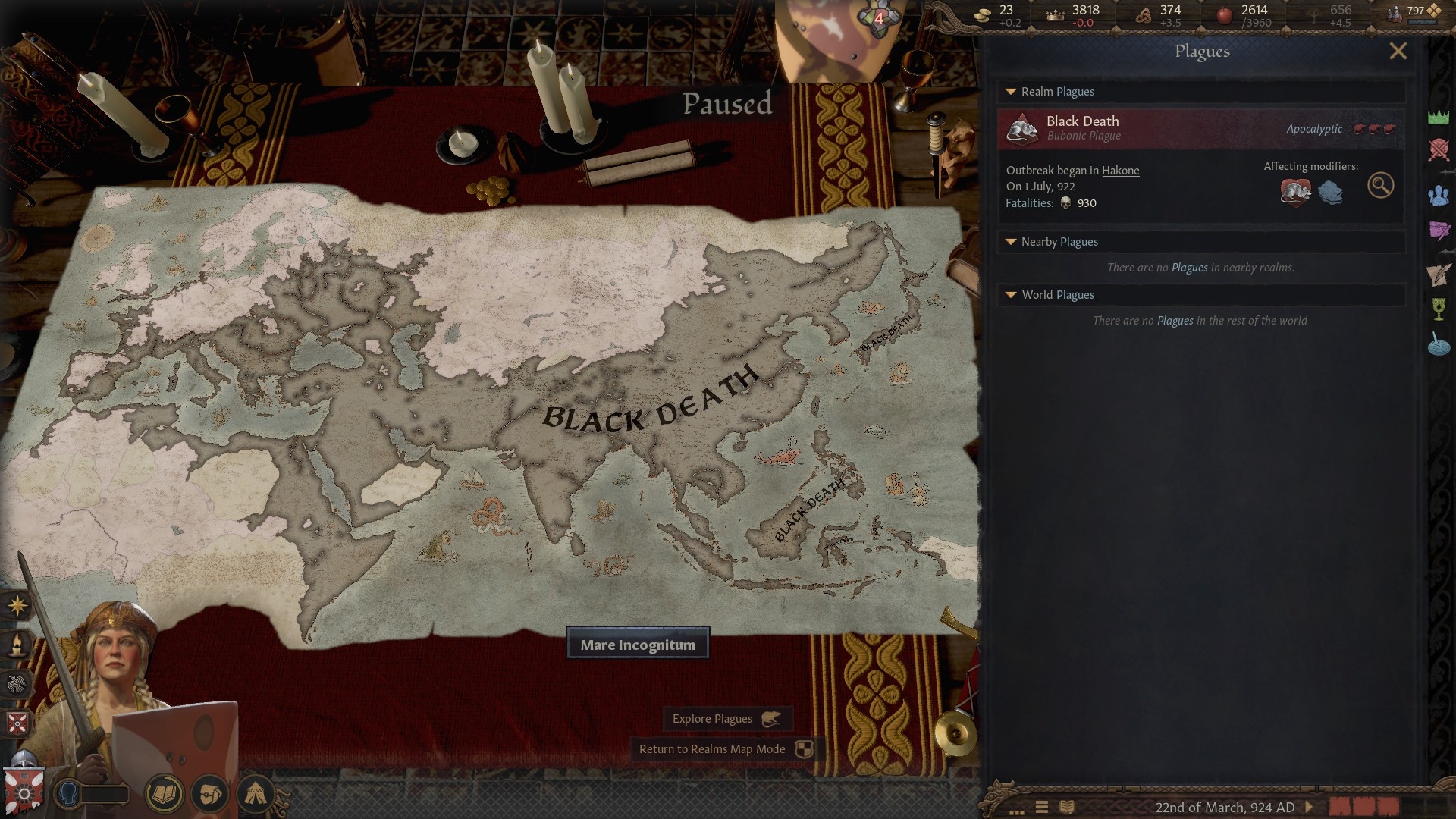Open the tent Activities button
This screenshot has width=1456, height=819.
click(x=256, y=794)
